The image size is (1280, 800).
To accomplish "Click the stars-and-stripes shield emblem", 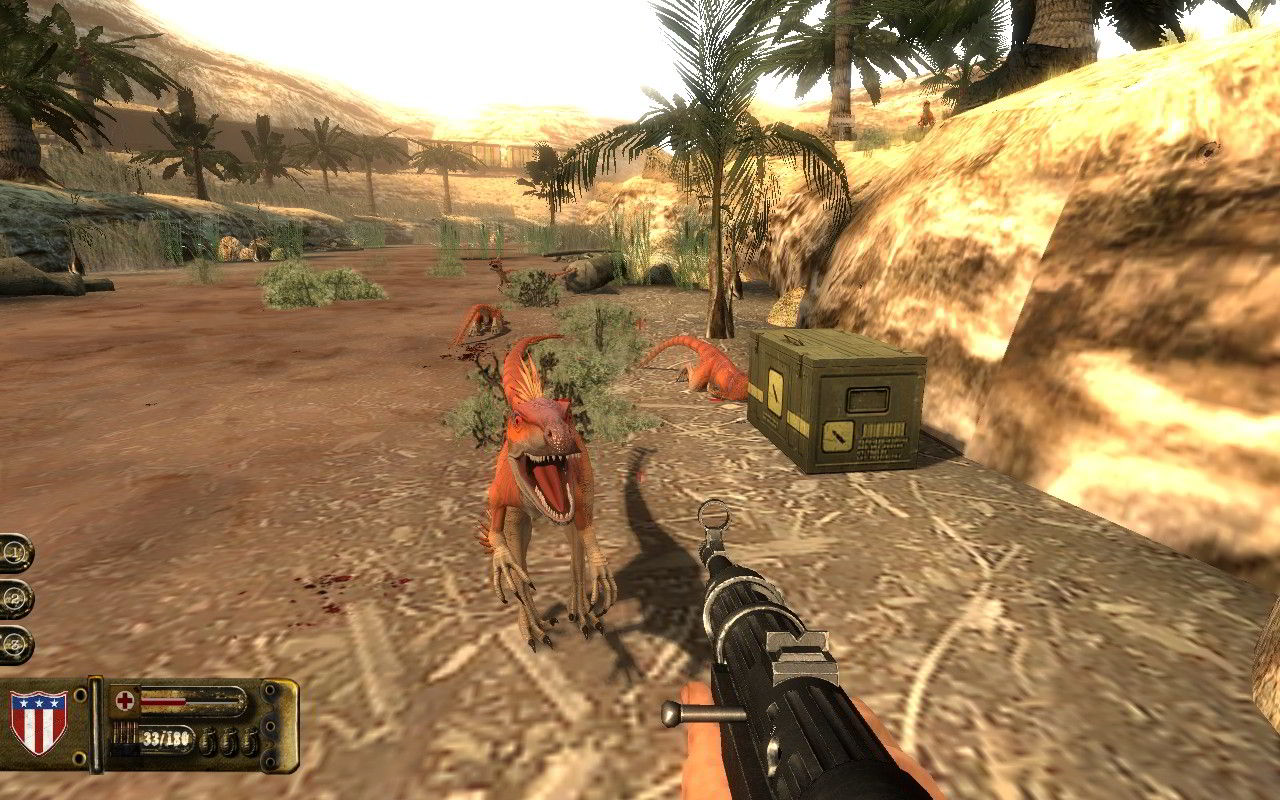I will pos(38,723).
